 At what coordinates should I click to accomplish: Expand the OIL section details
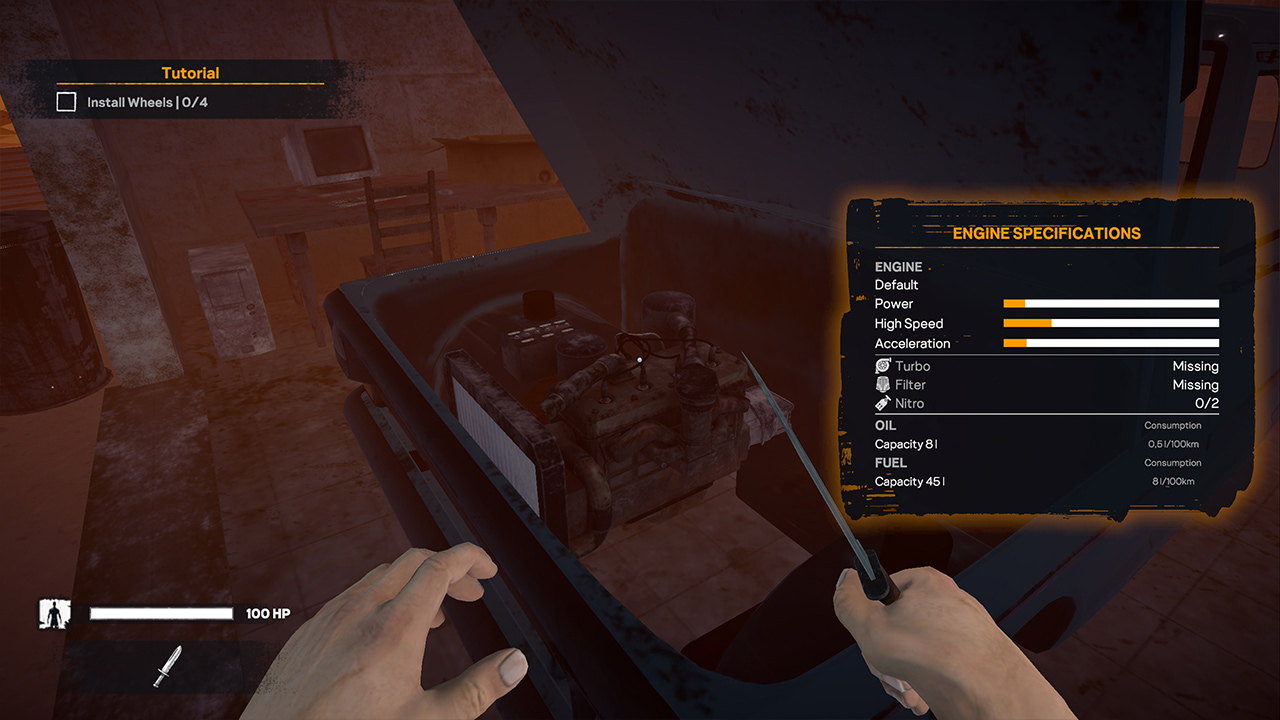pos(885,425)
